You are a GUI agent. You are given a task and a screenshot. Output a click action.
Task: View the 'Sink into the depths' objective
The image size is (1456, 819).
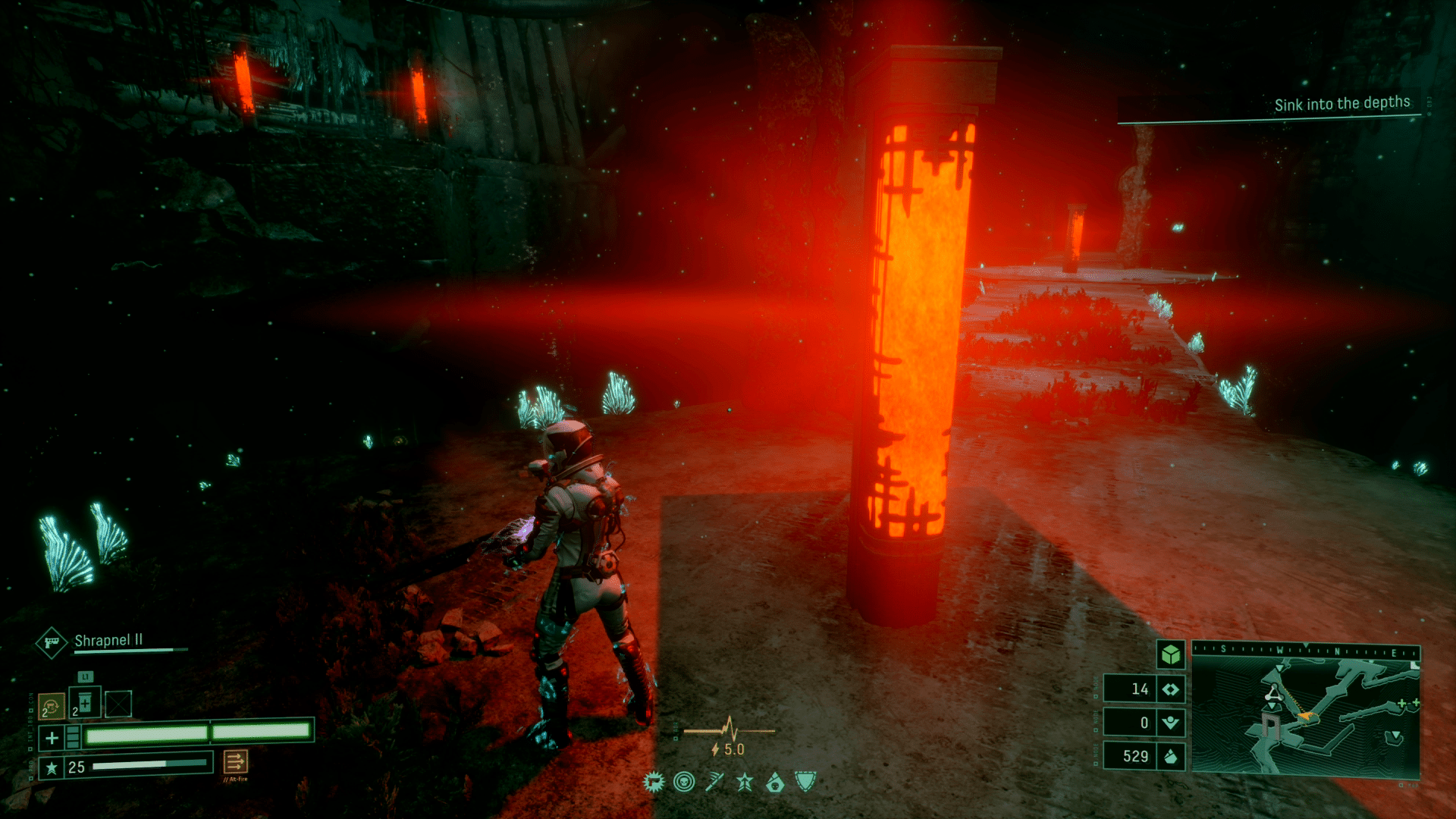pos(1341,104)
